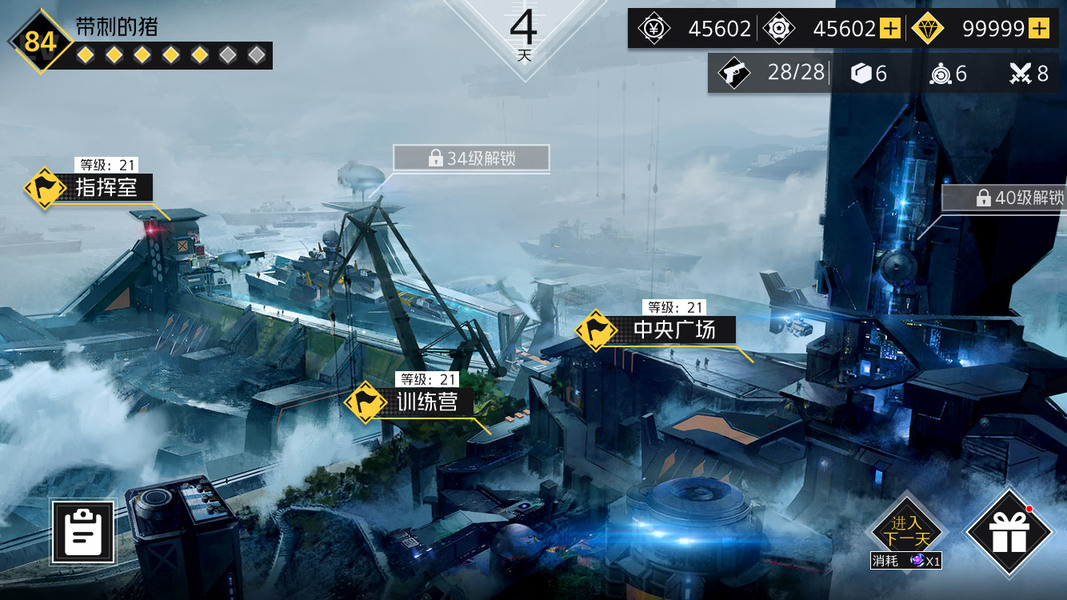Click the locked 34级解锁 building label

[x=471, y=158]
